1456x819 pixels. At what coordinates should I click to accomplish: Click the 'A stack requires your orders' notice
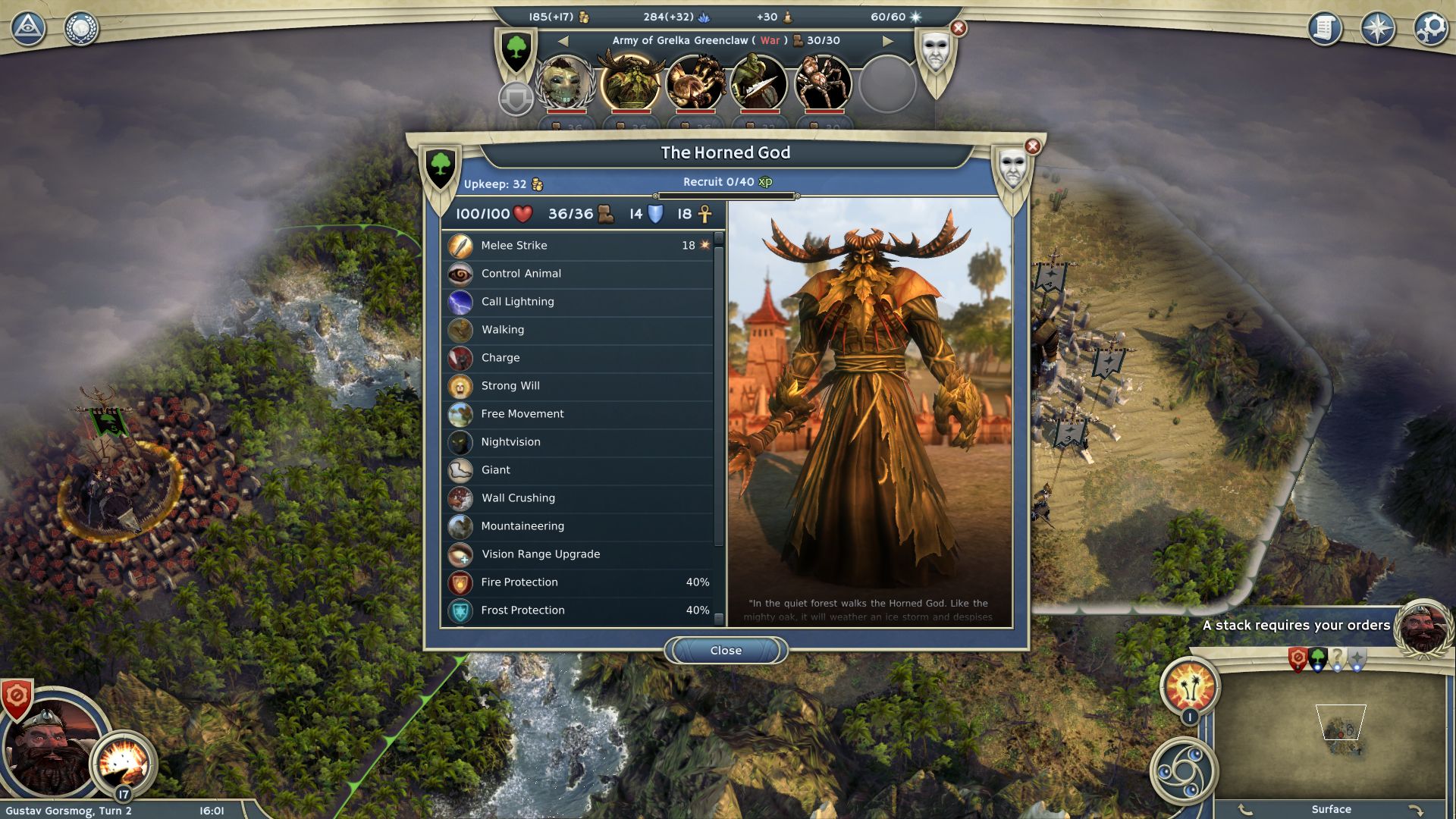point(1296,626)
